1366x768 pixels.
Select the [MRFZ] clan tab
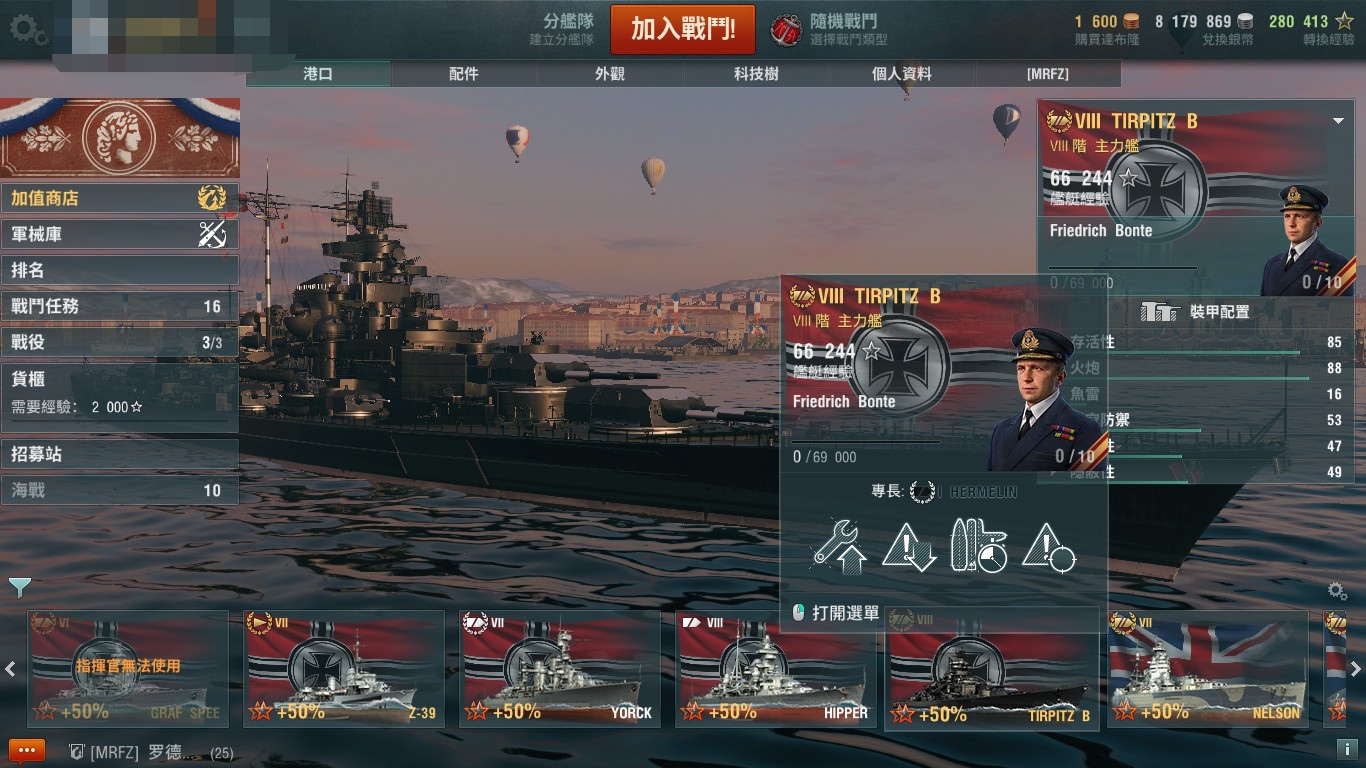1047,74
